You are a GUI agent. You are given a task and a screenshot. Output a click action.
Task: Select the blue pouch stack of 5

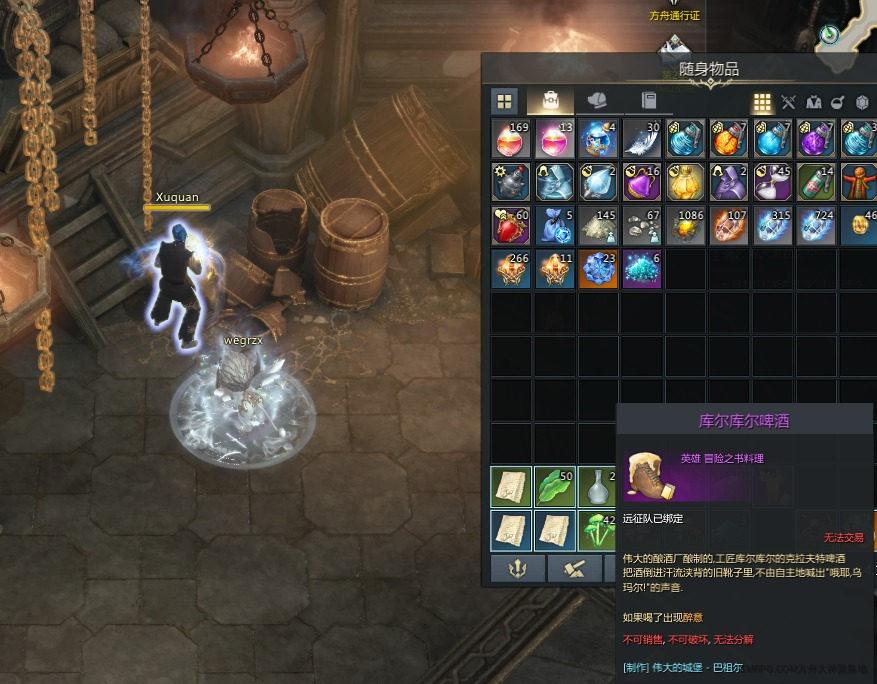[555, 226]
